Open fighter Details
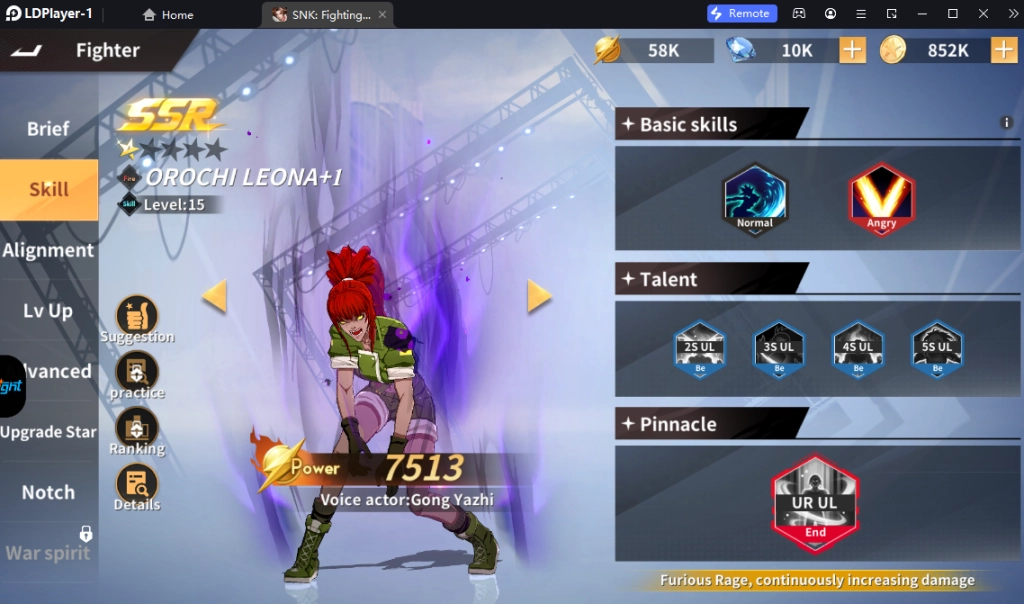 (137, 485)
